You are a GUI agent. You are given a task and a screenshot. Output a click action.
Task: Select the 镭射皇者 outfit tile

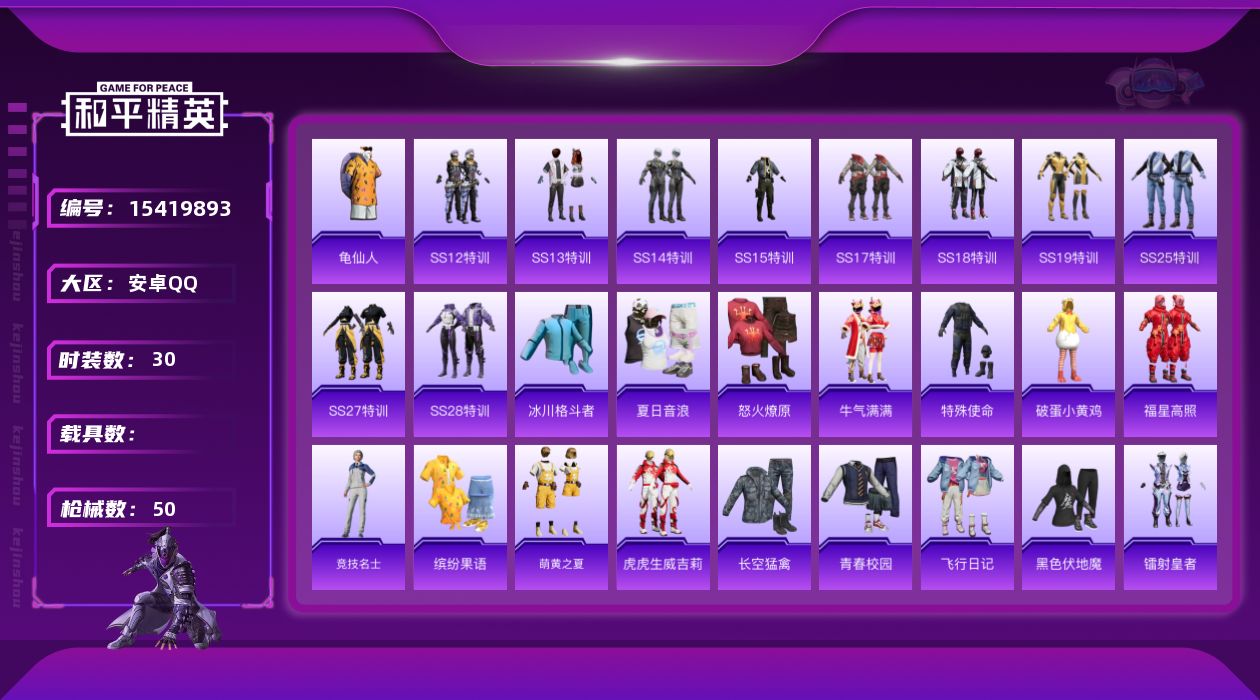pyautogui.click(x=1170, y=516)
